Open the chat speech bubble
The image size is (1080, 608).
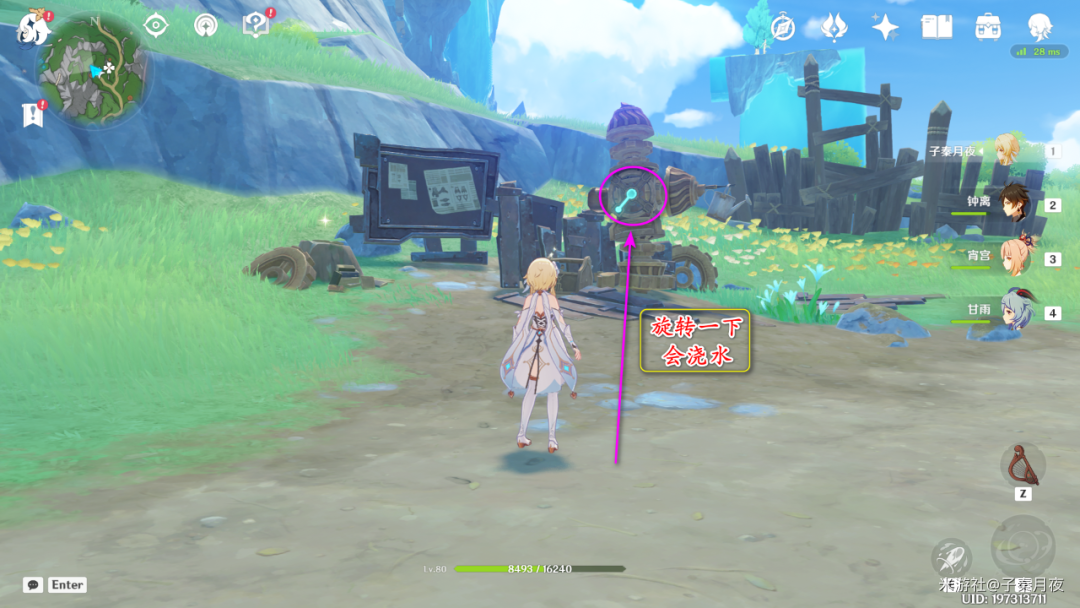point(33,585)
